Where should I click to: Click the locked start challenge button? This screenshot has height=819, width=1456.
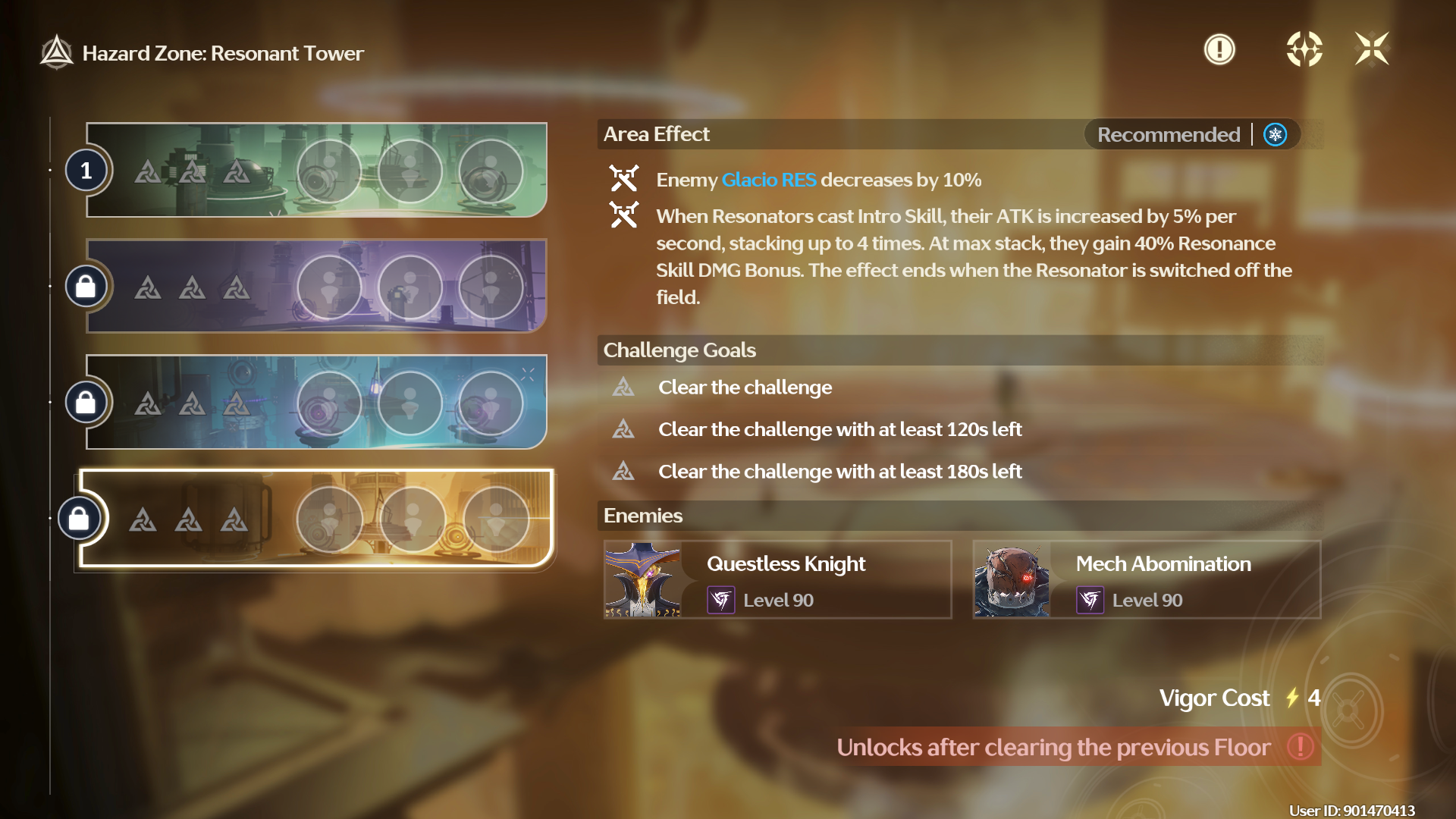coord(1350,711)
